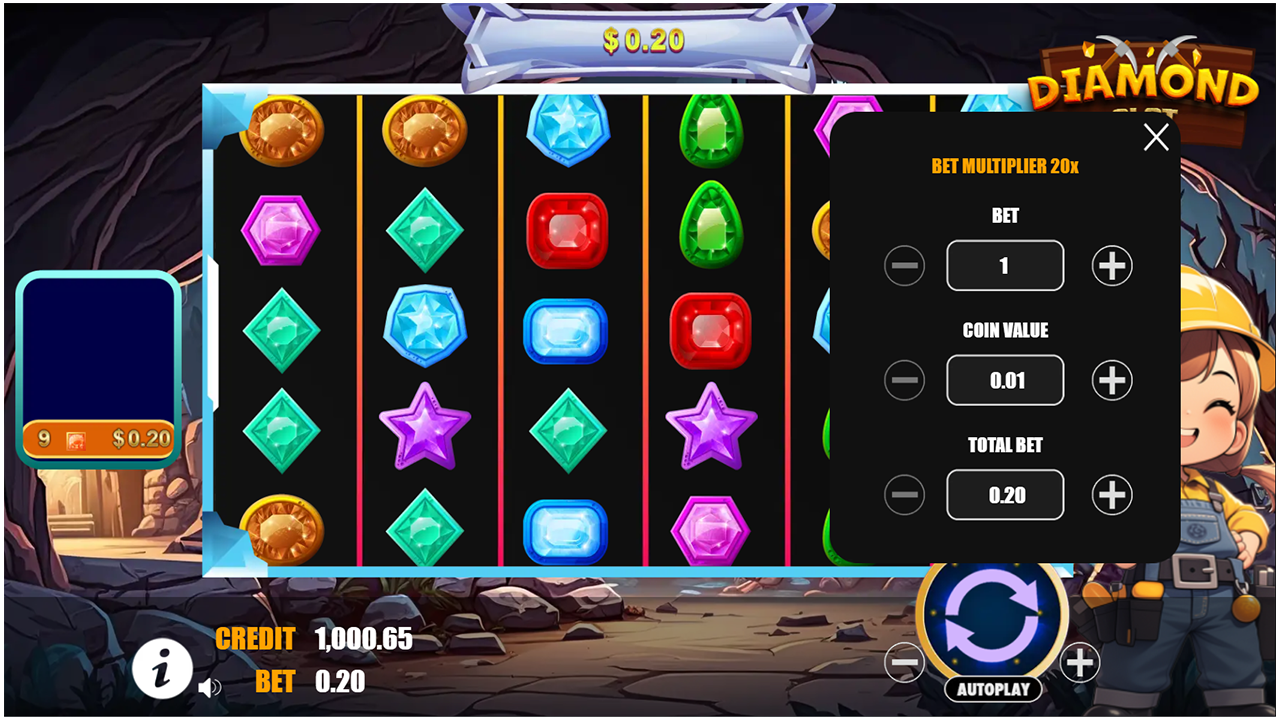Open the game info via the i icon

click(163, 669)
